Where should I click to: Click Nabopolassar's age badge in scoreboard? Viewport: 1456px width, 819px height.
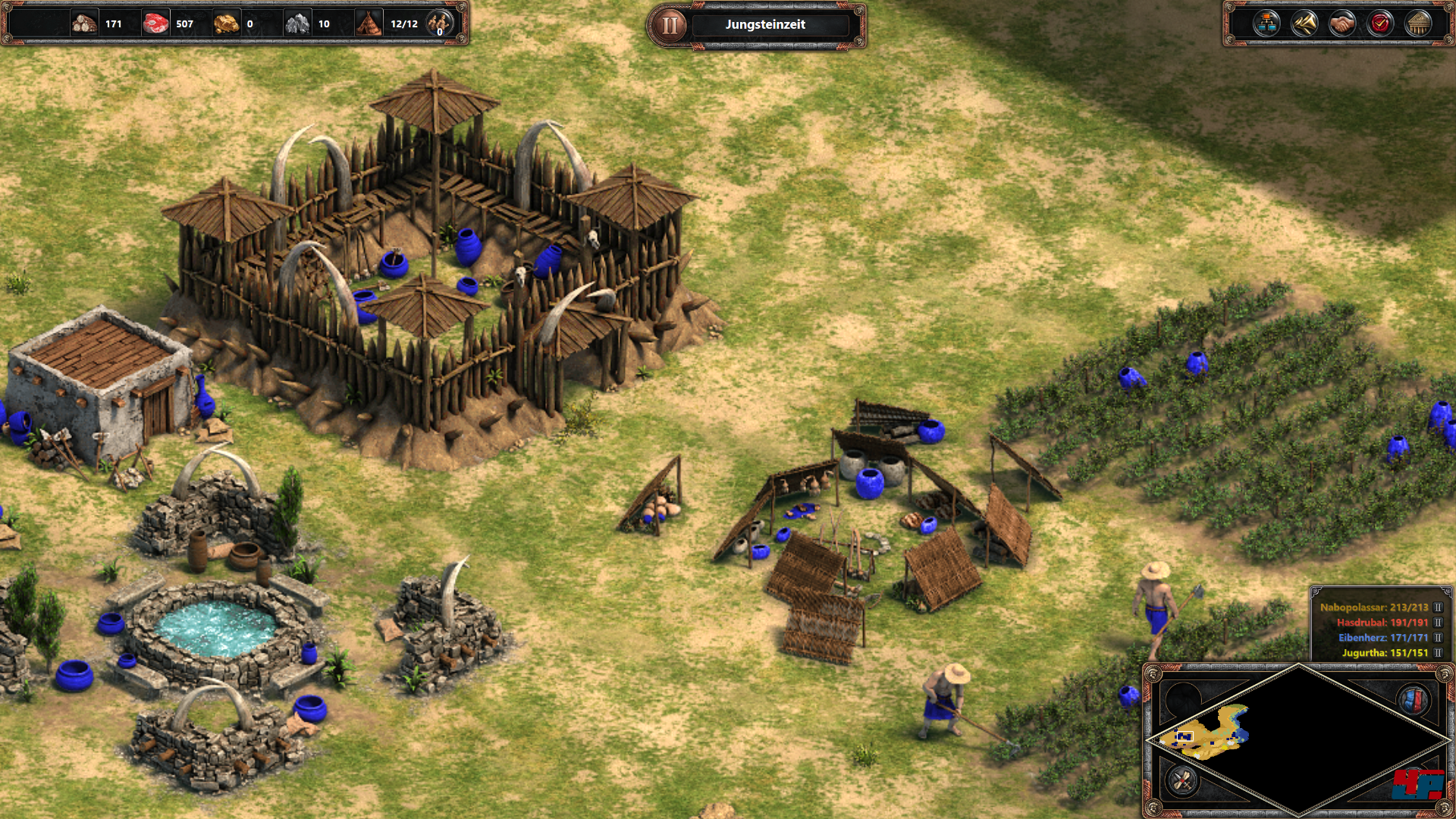(x=1438, y=607)
